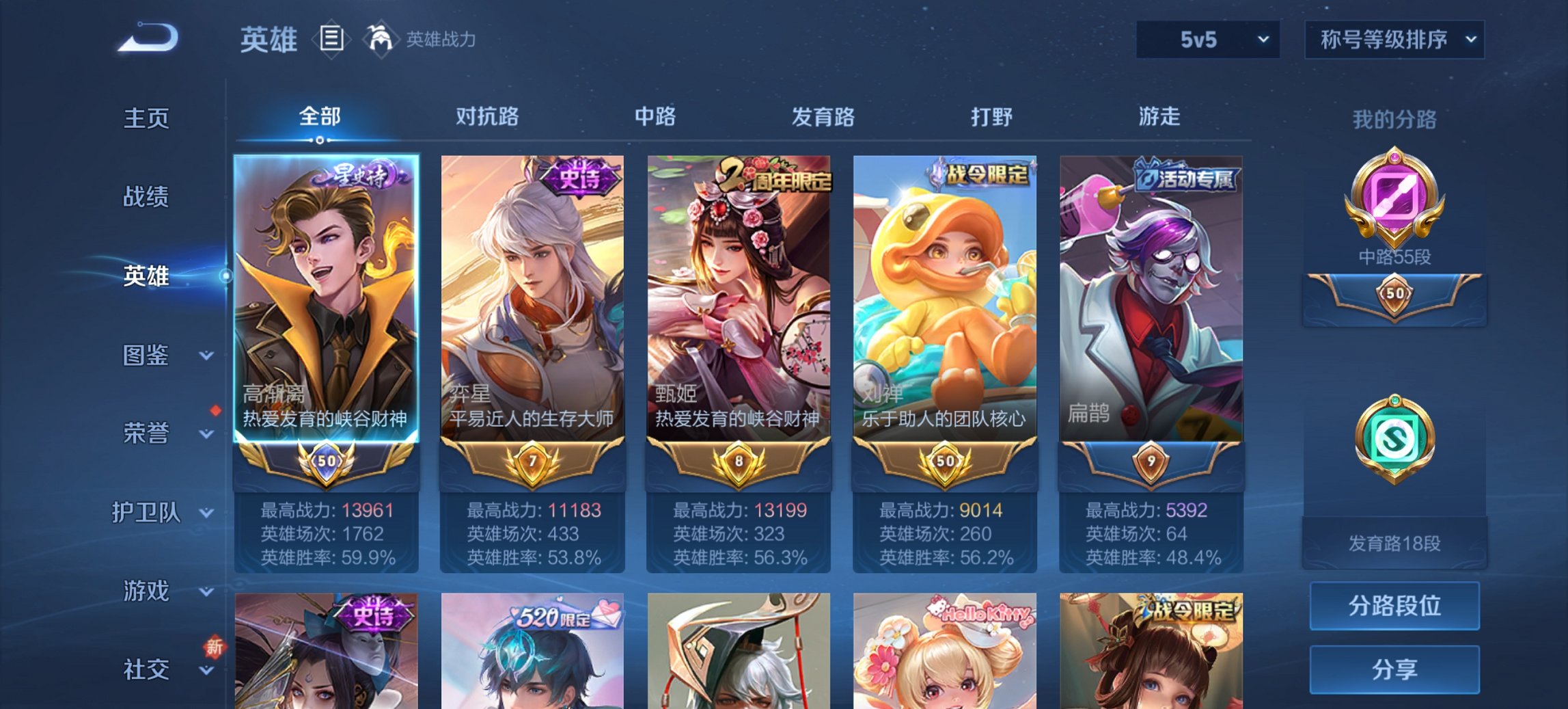Open the 称号等级排序 sort dropdown
This screenshot has width=1568, height=709.
coord(1394,40)
